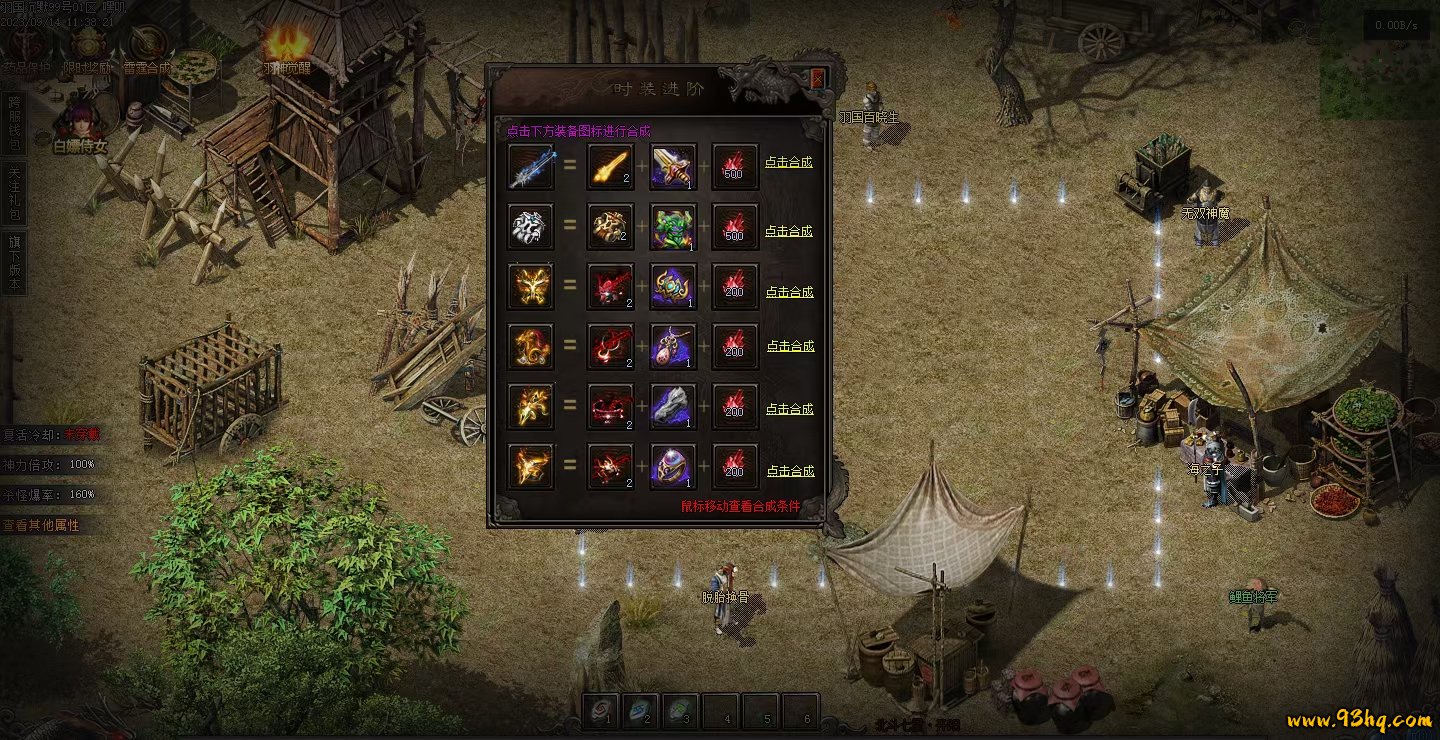
Task: Open the 关注礼包 side tab
Action: click(14, 195)
